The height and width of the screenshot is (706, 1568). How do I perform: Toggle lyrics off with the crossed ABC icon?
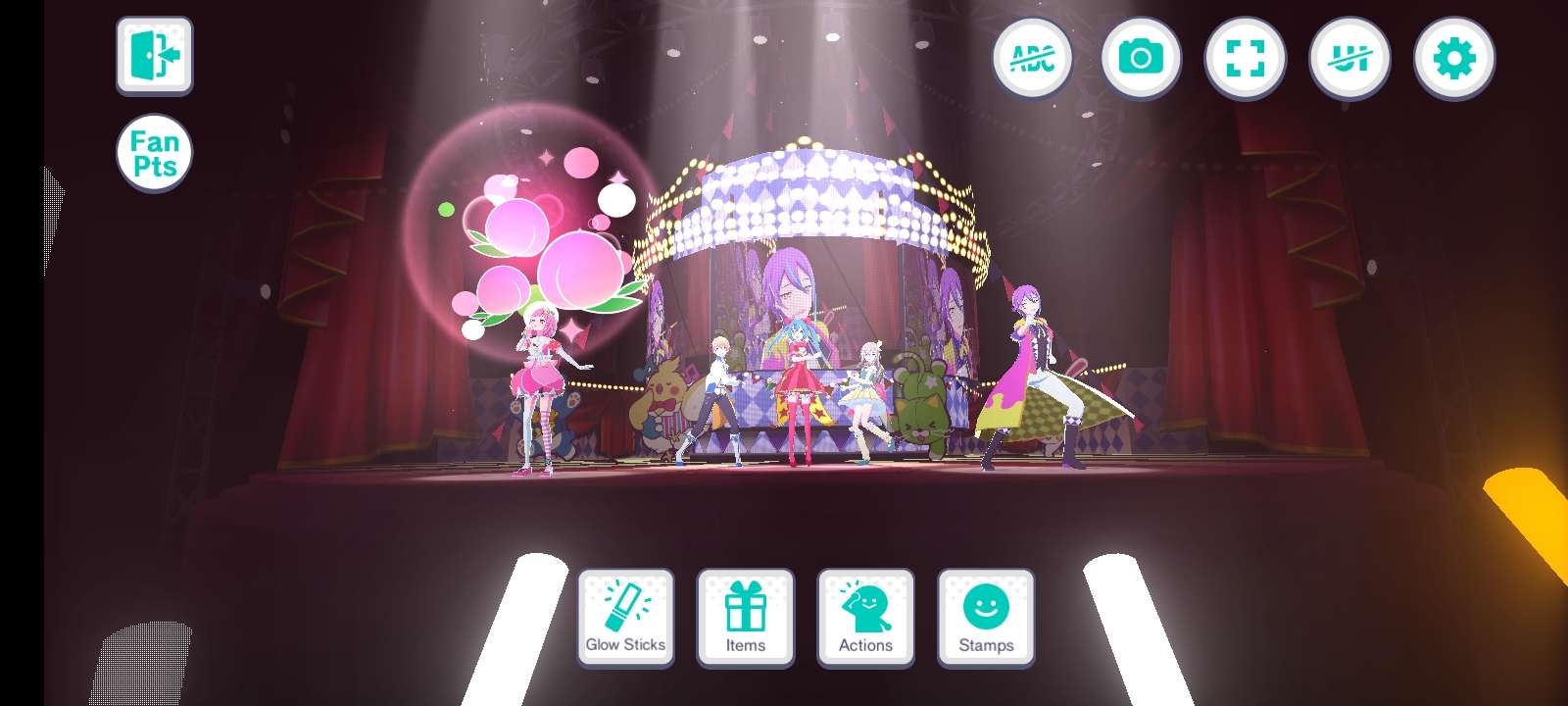(1033, 58)
